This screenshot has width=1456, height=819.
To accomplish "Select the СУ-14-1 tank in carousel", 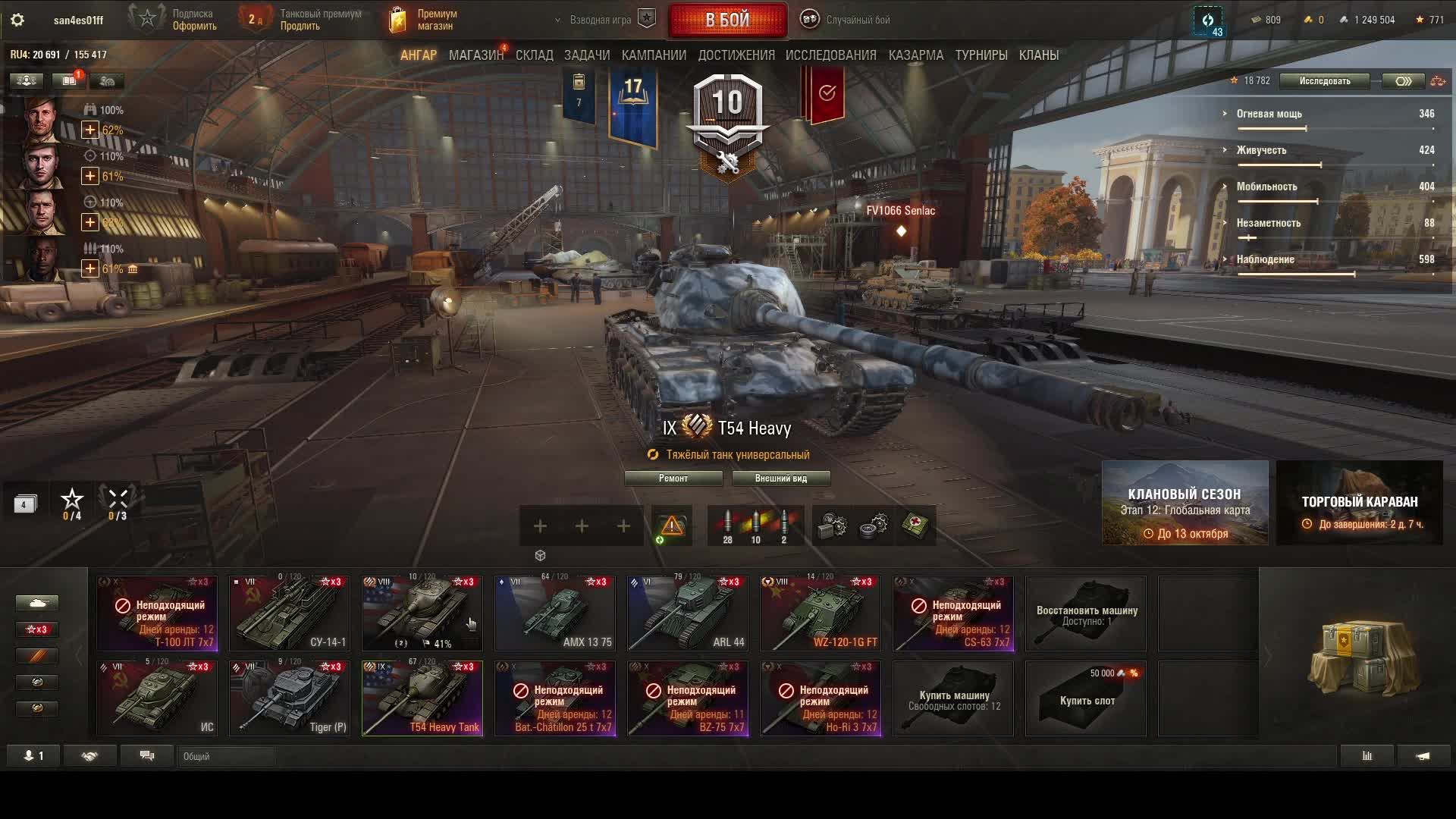I will point(290,613).
